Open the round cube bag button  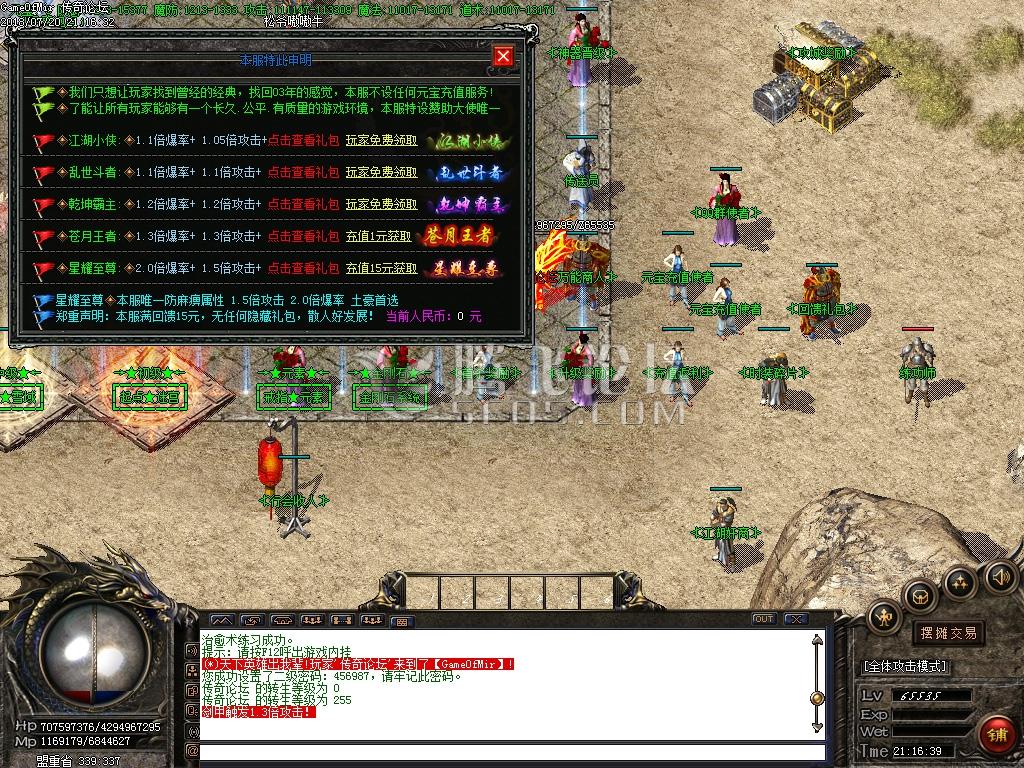[919, 595]
